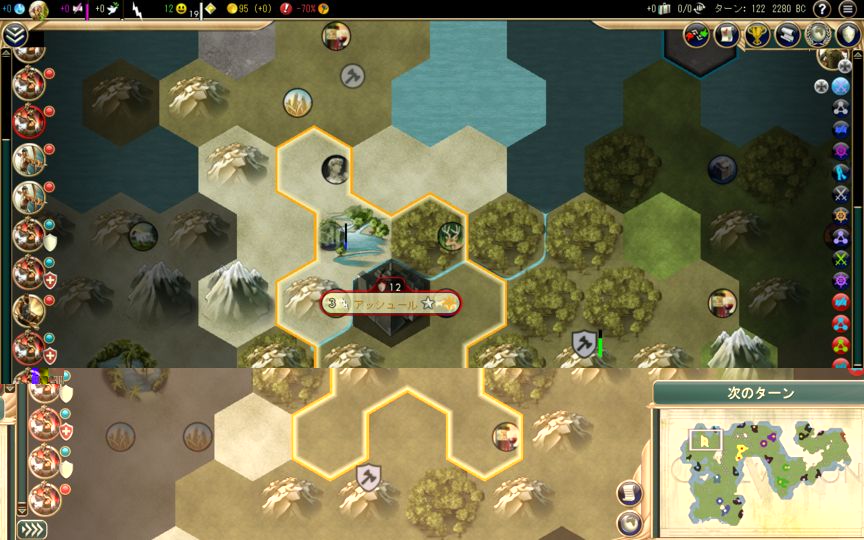Open the map and notes icon

tap(726, 35)
